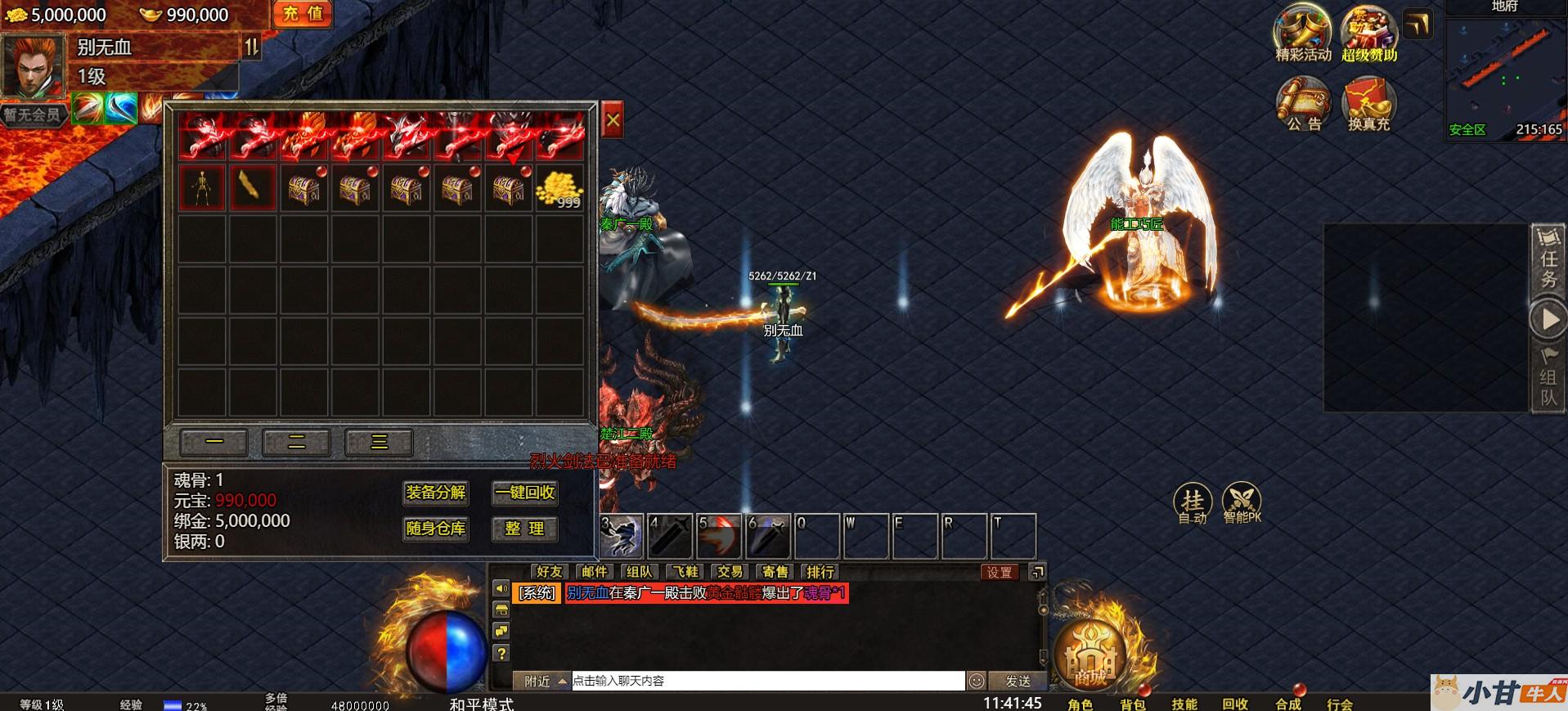Open the 任务 quest side tab

tap(1548, 259)
